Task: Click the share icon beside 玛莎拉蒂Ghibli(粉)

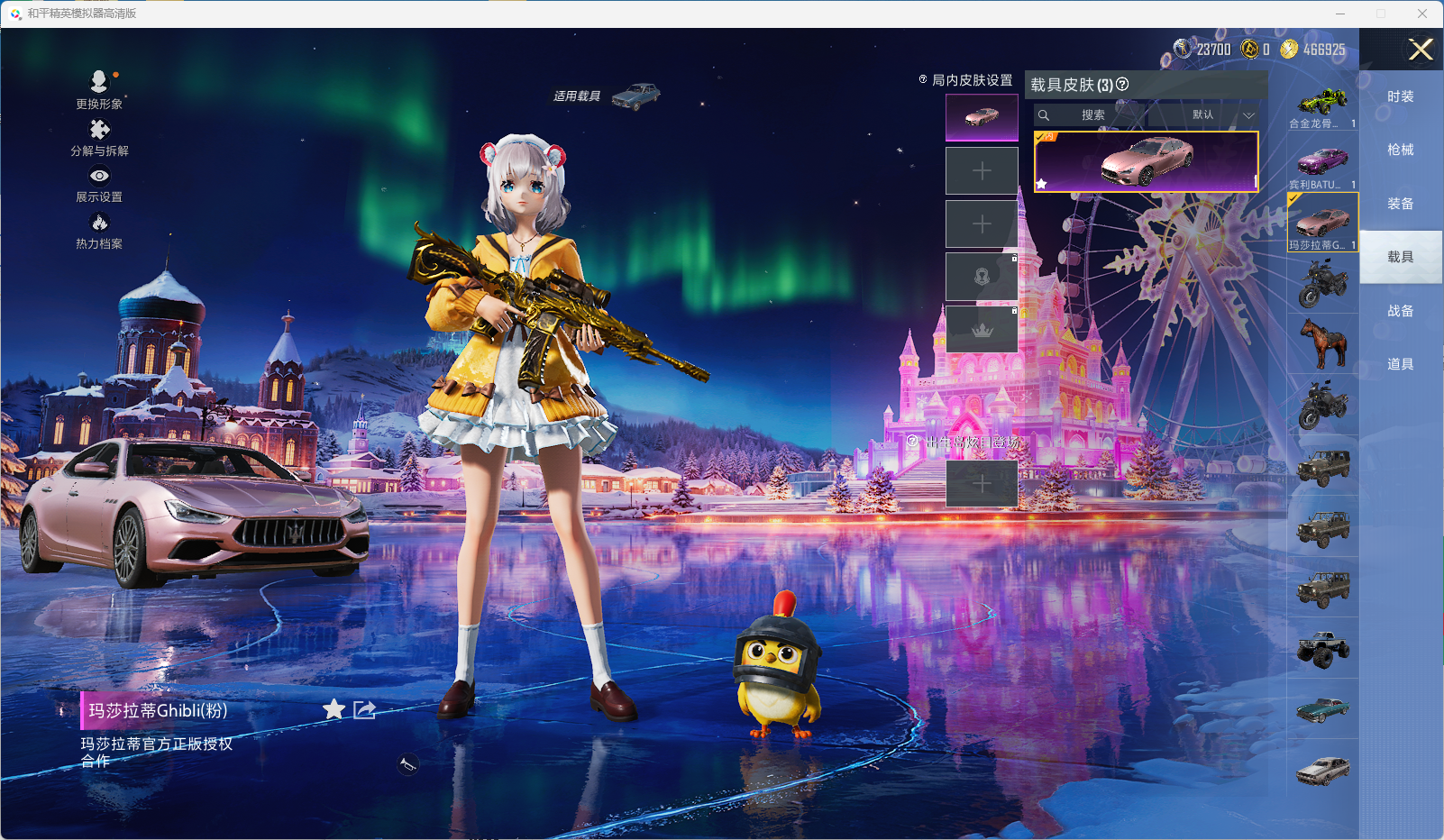Action: point(363,710)
